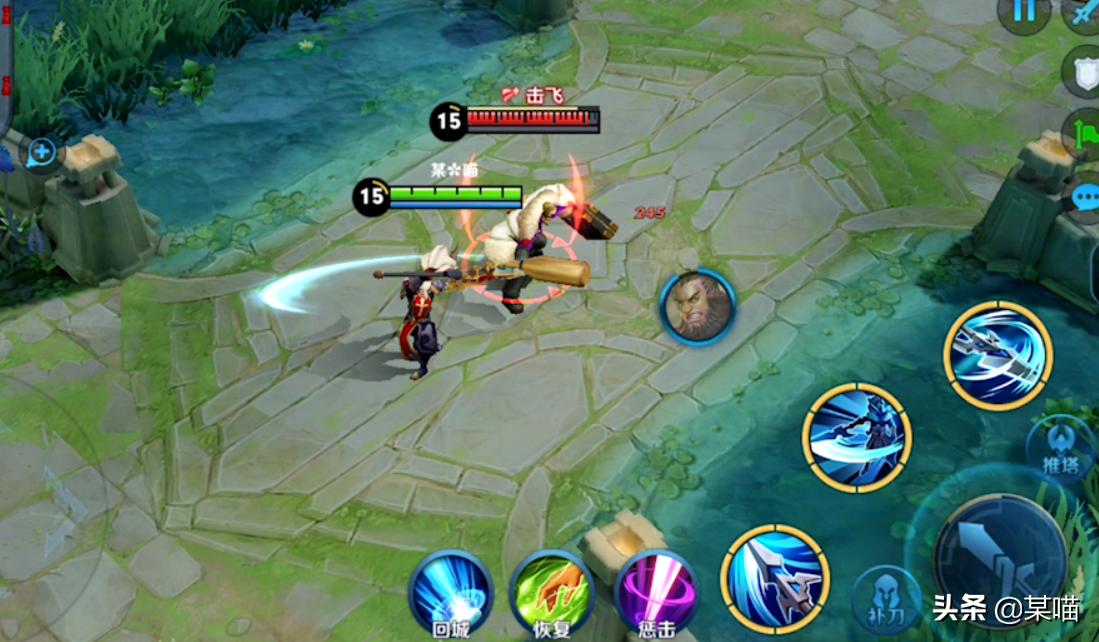Trigger the trident thrust skill
This screenshot has width=1099, height=642.
coord(775,578)
